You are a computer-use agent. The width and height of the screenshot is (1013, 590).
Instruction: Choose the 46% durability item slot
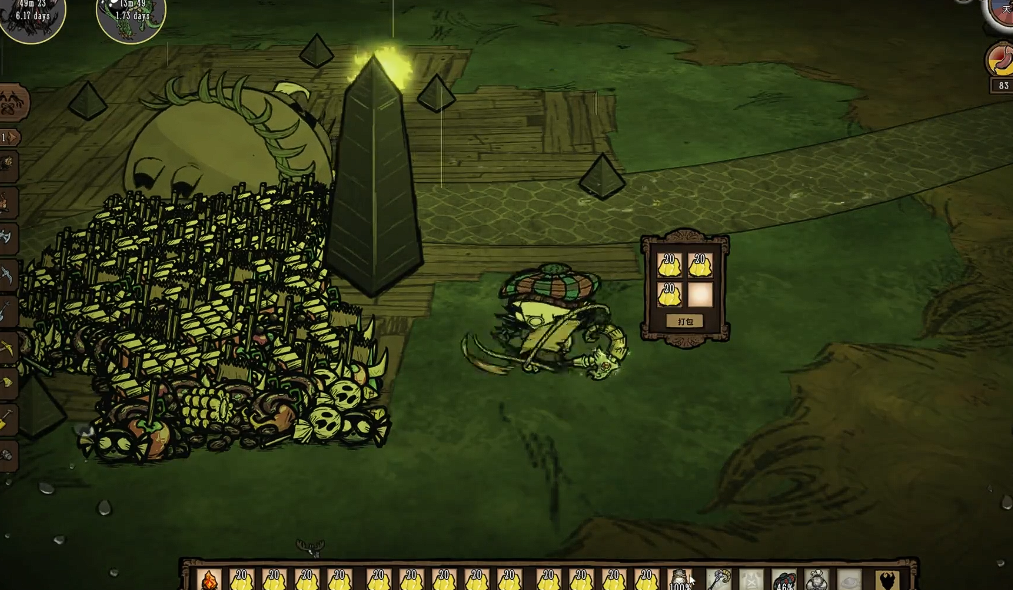784,580
